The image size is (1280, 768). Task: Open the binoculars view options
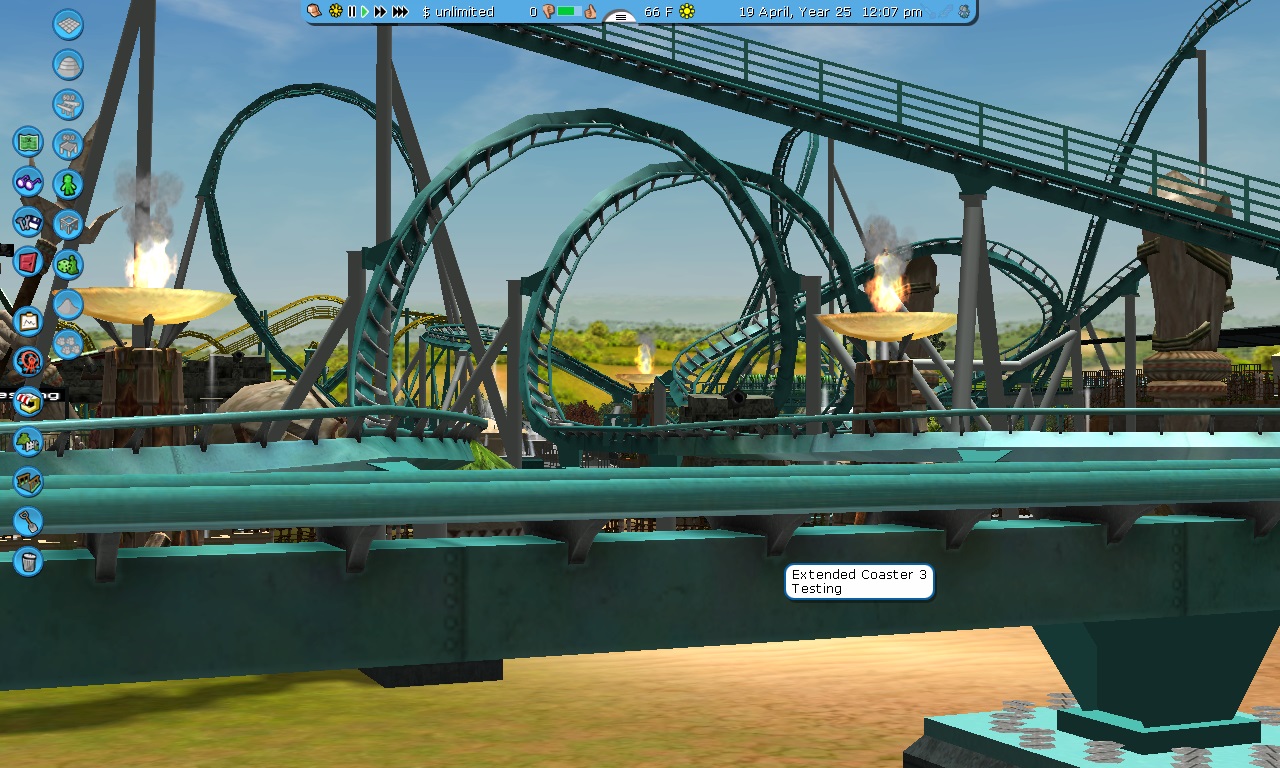tap(28, 182)
